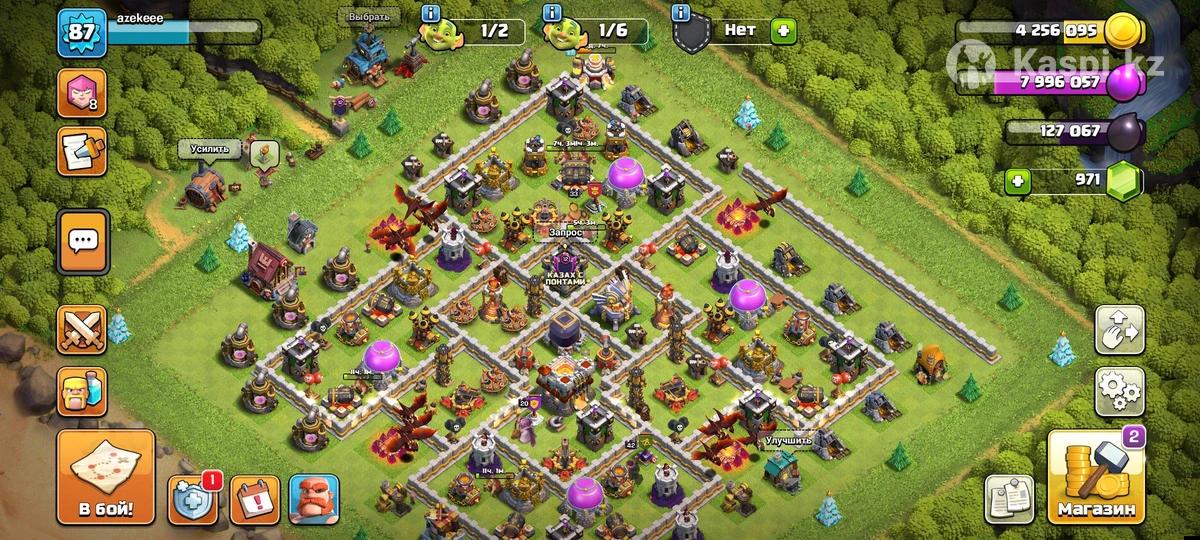
Task: Tap the Усилить boost bubble
Action: point(210,149)
